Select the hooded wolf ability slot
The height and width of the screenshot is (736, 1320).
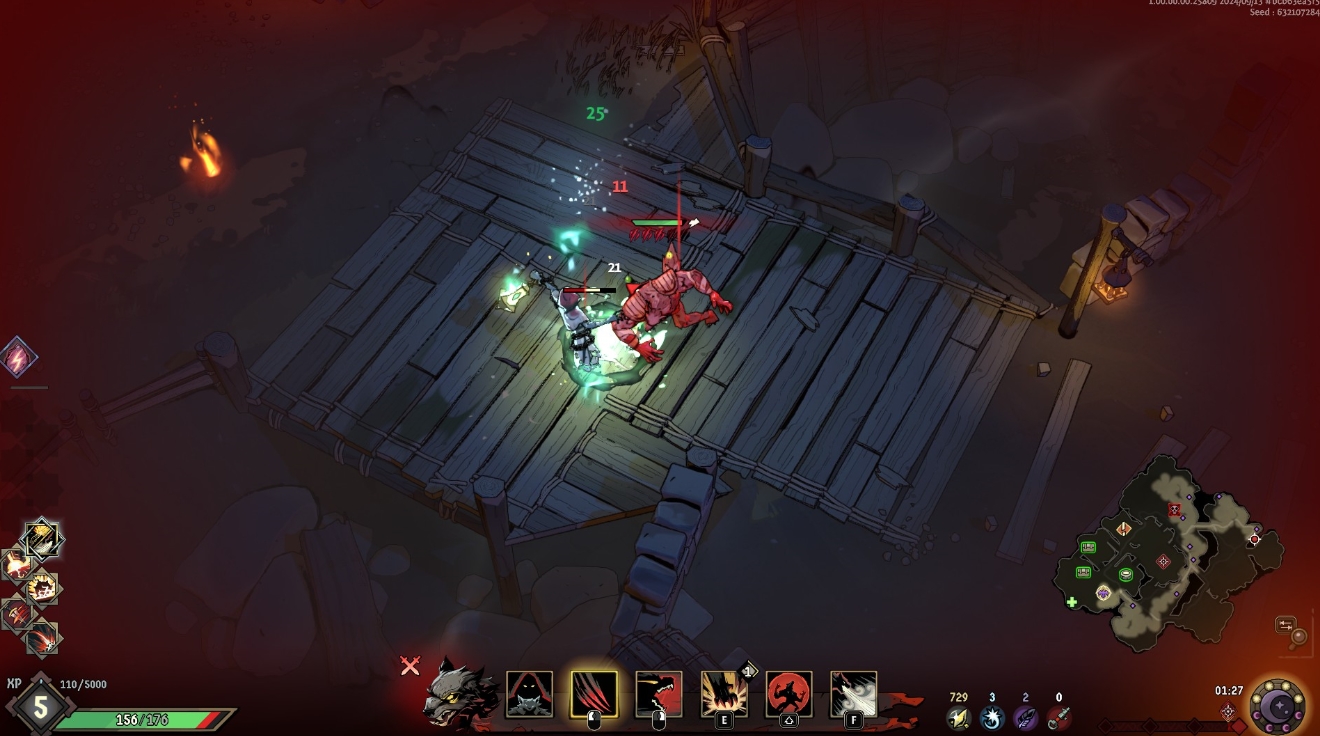[529, 694]
